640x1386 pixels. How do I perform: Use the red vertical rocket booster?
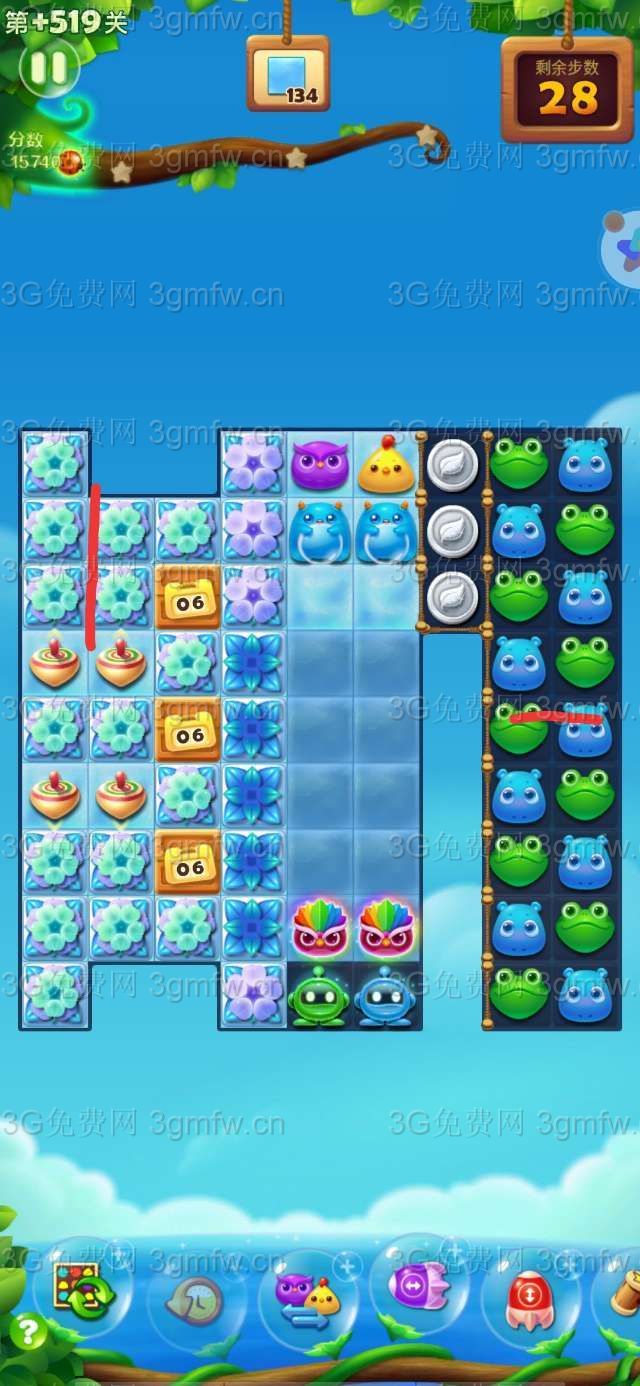(x=530, y=1298)
